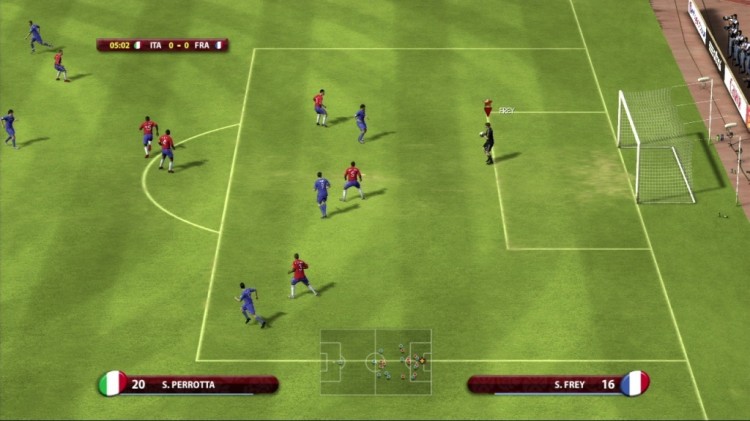The image size is (750, 421).
Task: Click the France flag icon beside number 16
Action: tap(634, 383)
